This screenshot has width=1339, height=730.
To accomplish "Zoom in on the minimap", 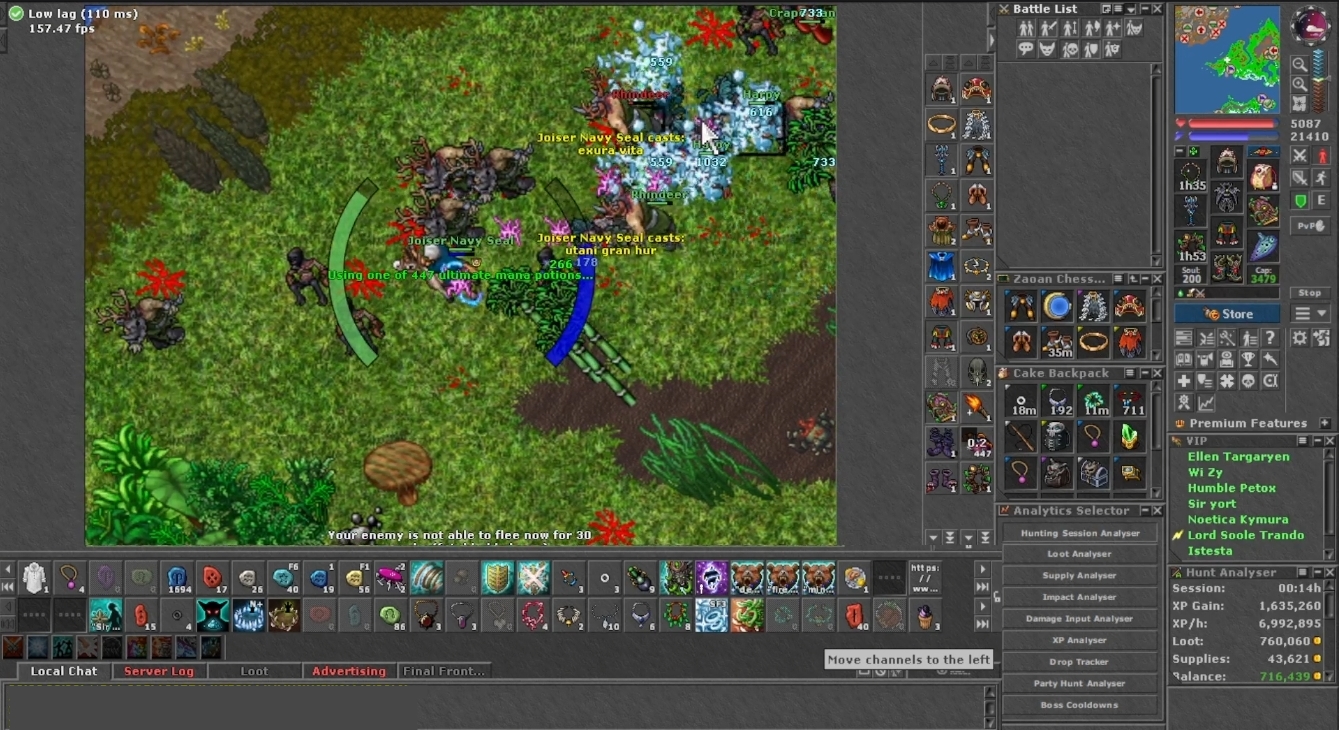I will pyautogui.click(x=1301, y=86).
